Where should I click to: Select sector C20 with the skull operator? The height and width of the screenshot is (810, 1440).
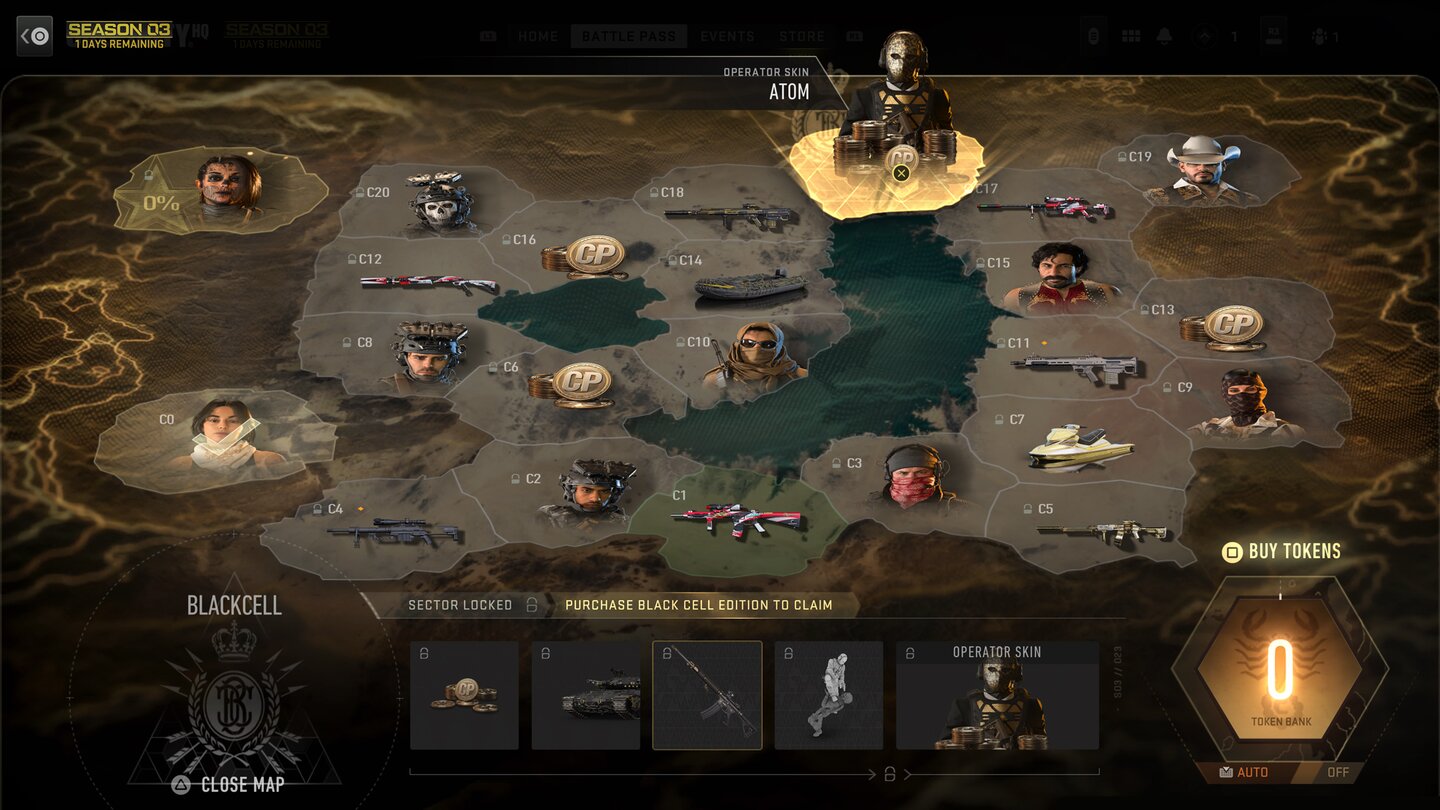click(438, 204)
